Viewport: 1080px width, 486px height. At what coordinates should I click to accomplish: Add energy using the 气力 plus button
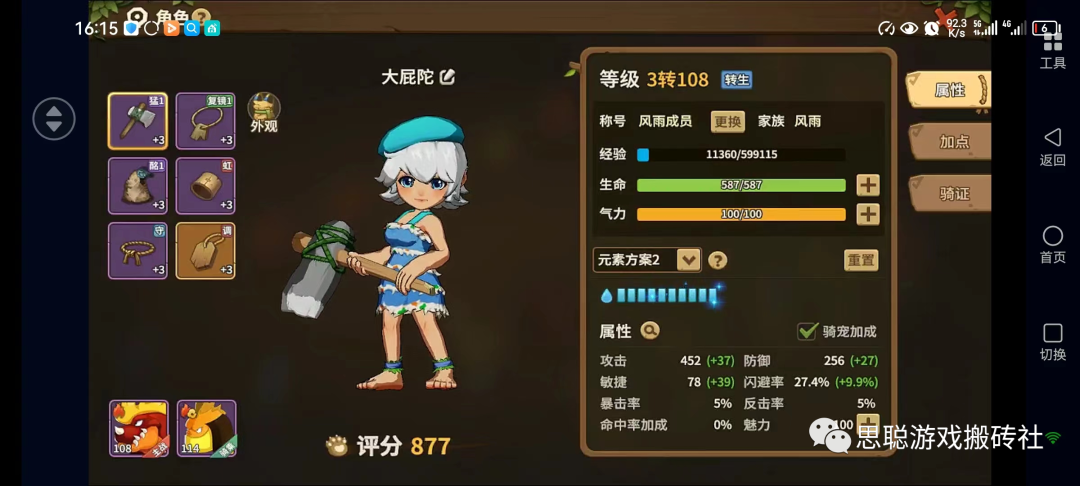coord(867,214)
